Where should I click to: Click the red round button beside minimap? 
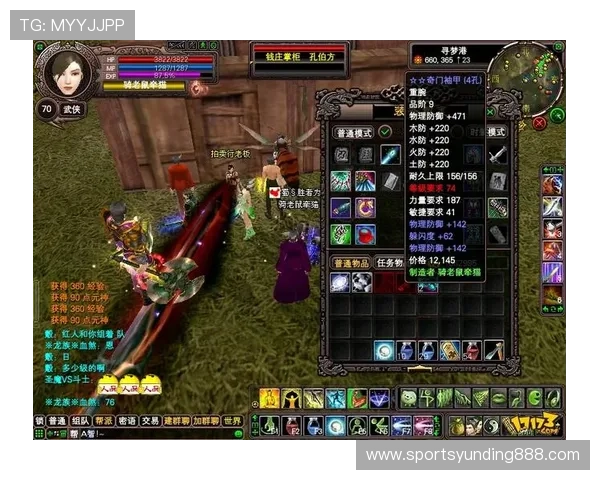[540, 123]
